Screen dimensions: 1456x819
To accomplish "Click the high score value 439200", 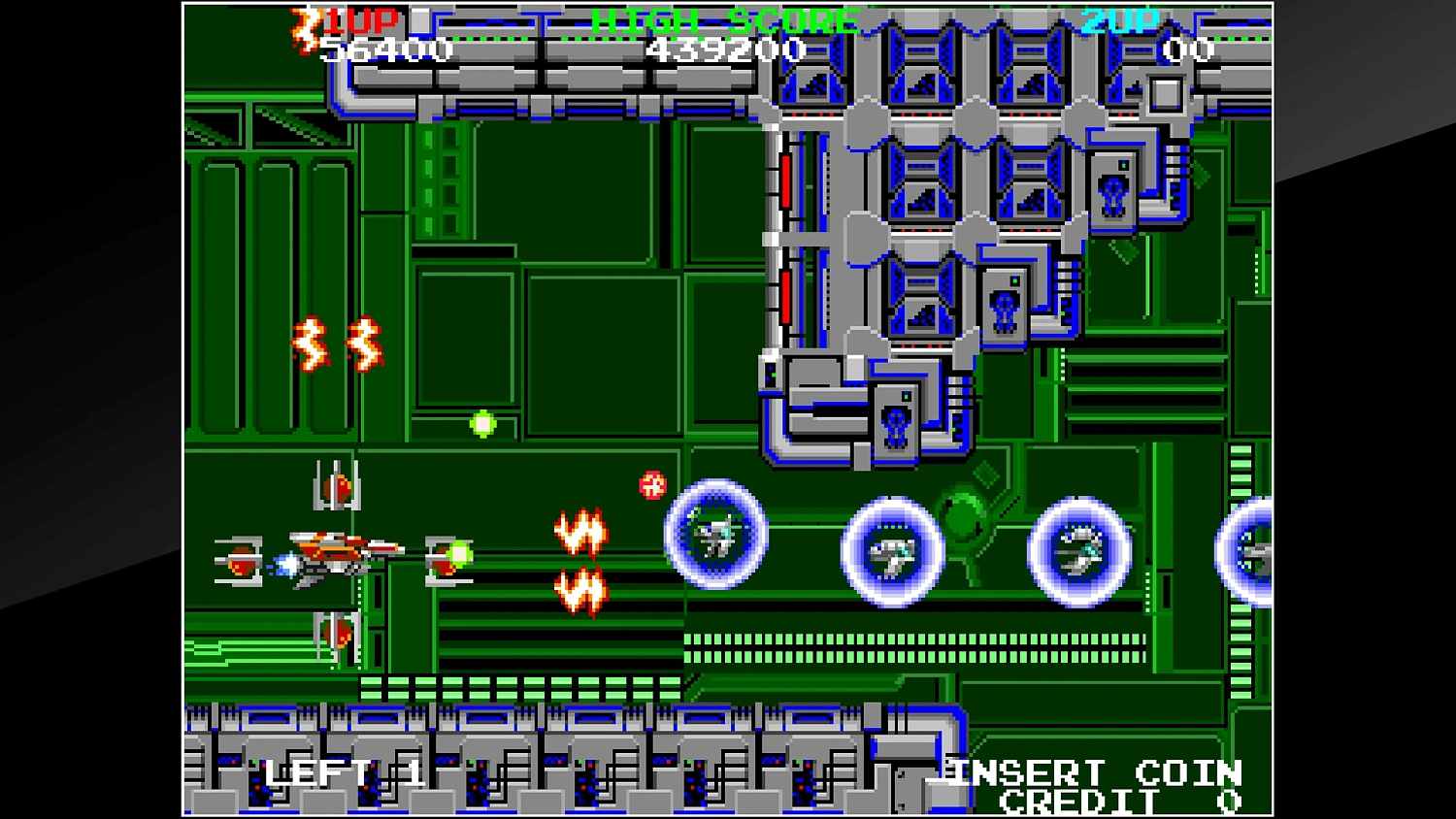I will (x=726, y=50).
